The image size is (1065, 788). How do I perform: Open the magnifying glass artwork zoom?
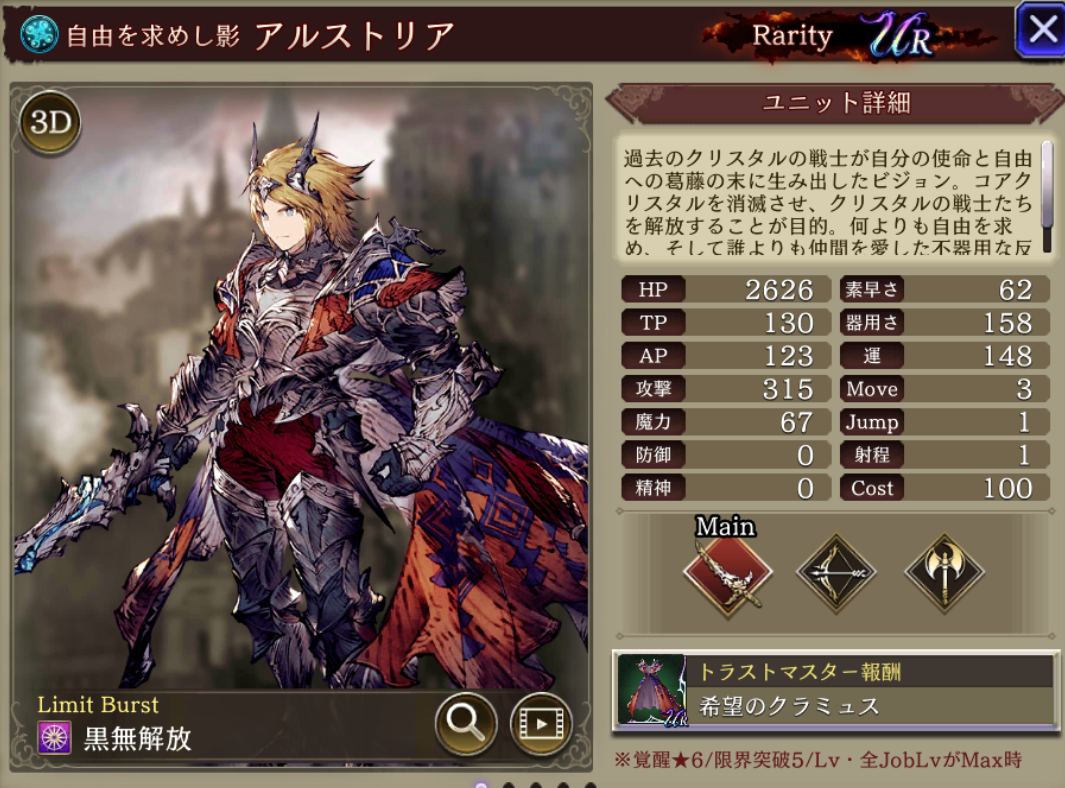pyautogui.click(x=466, y=722)
